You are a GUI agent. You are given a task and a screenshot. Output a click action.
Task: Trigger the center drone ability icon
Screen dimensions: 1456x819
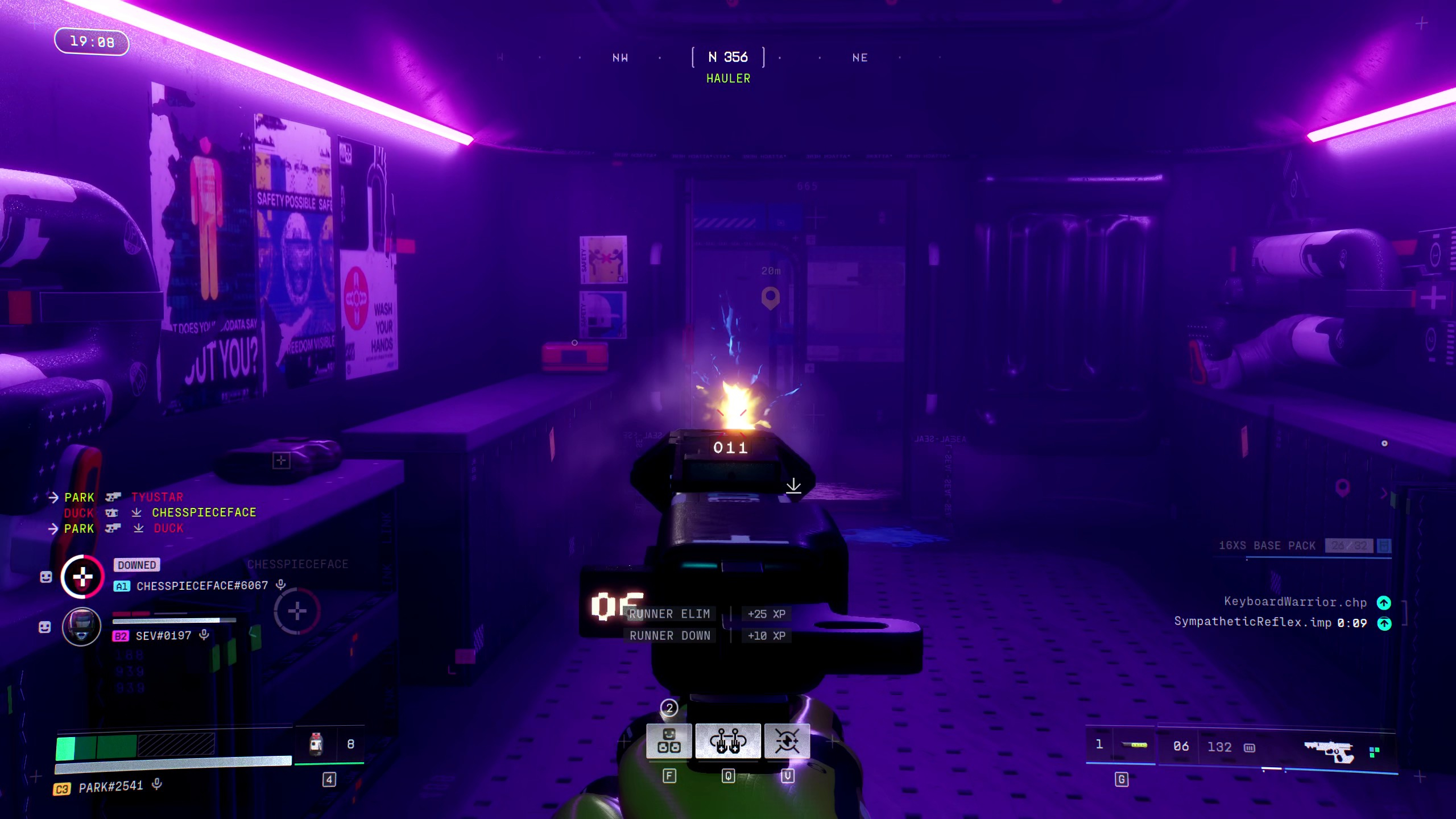coord(728,741)
